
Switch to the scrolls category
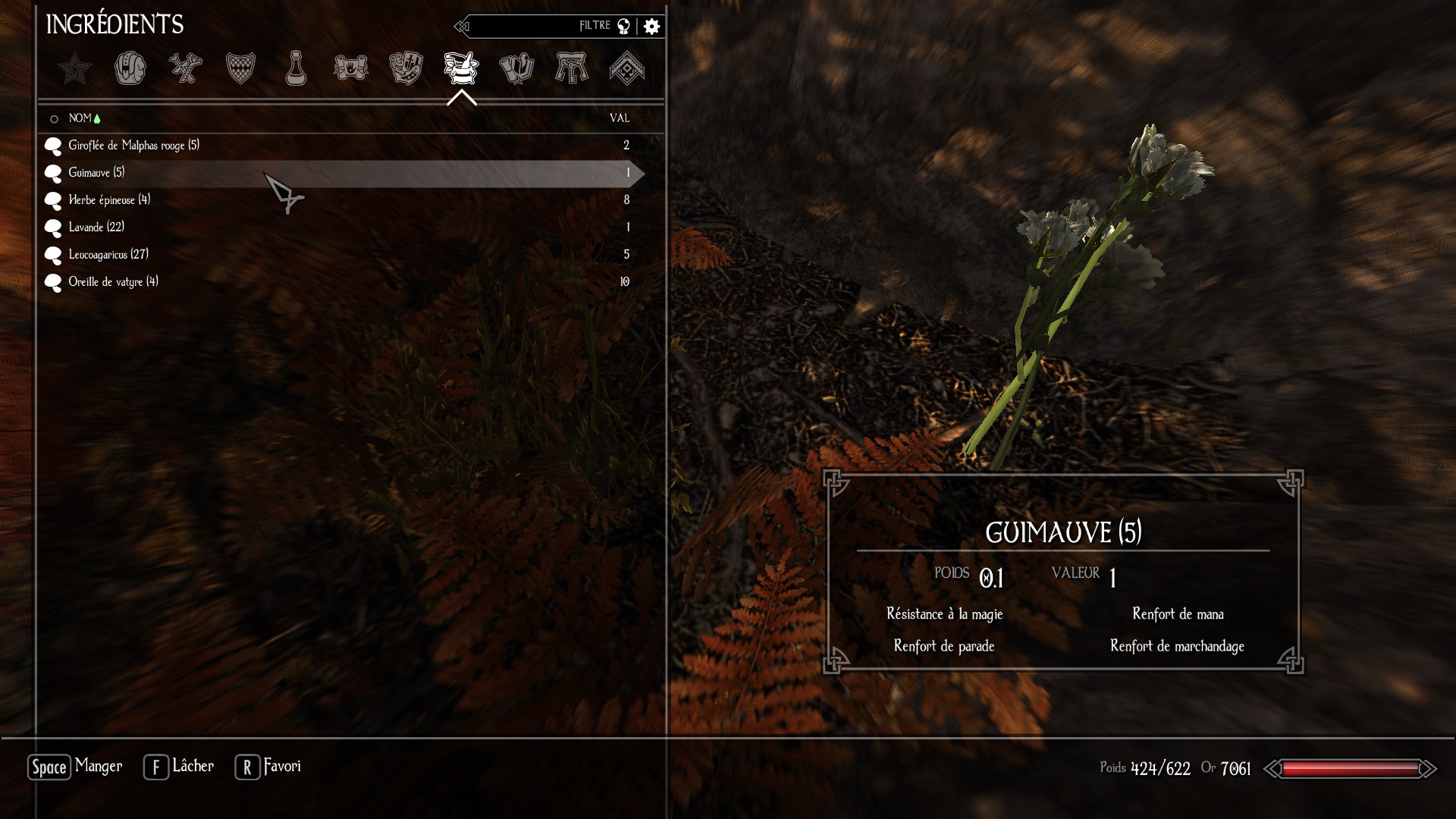point(350,68)
